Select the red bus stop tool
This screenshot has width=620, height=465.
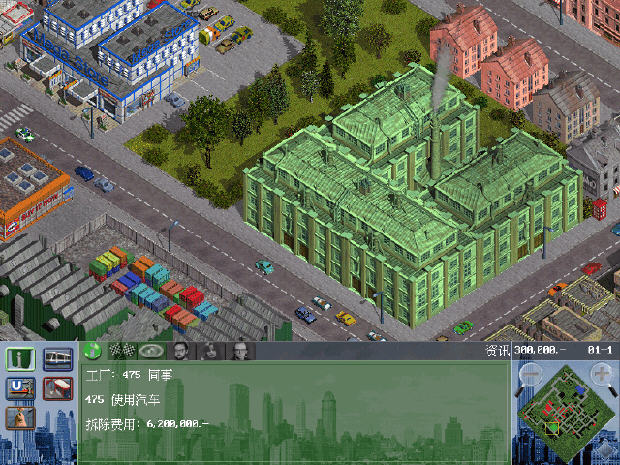click(57, 387)
